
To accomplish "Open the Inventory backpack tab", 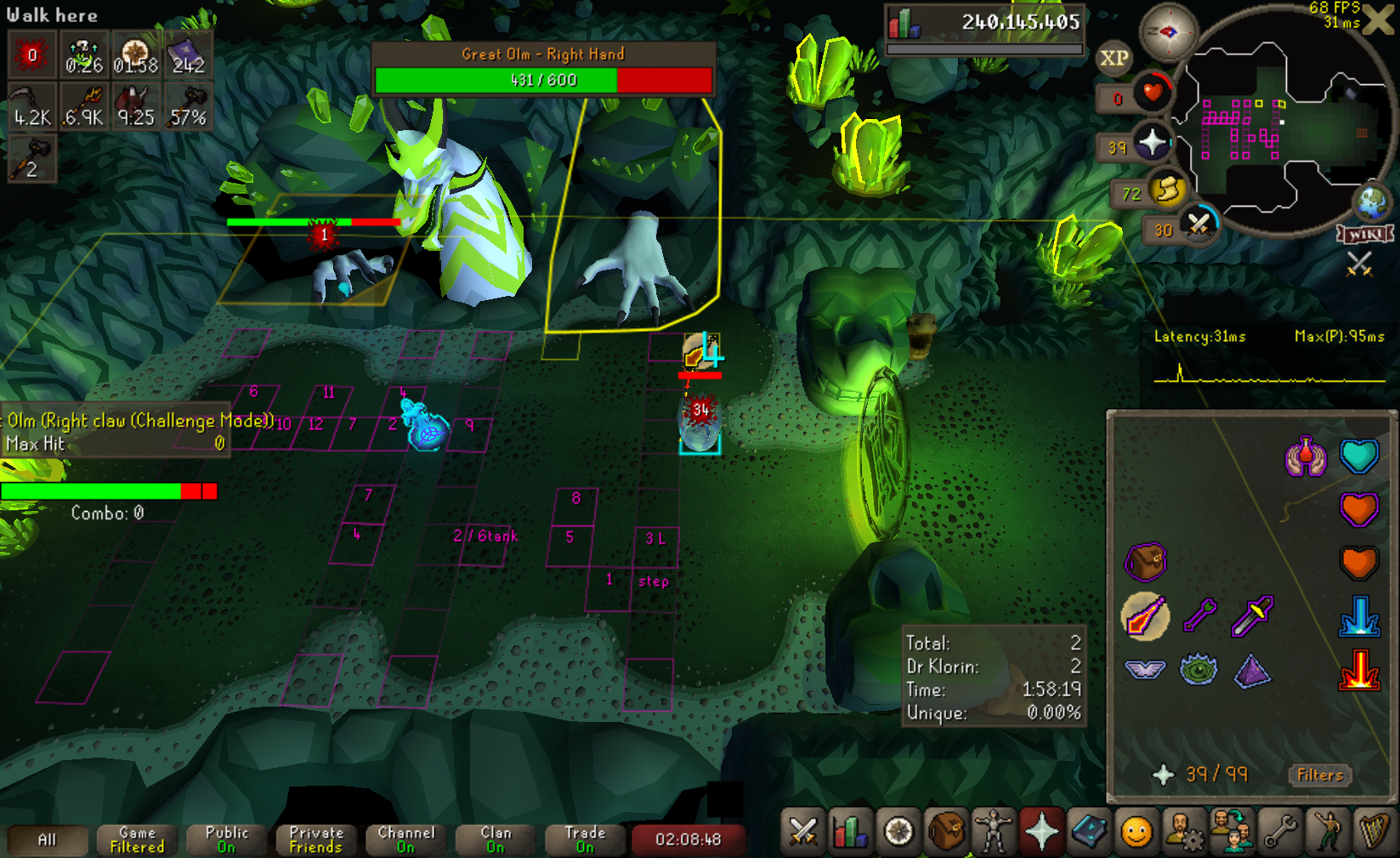I will tap(946, 831).
